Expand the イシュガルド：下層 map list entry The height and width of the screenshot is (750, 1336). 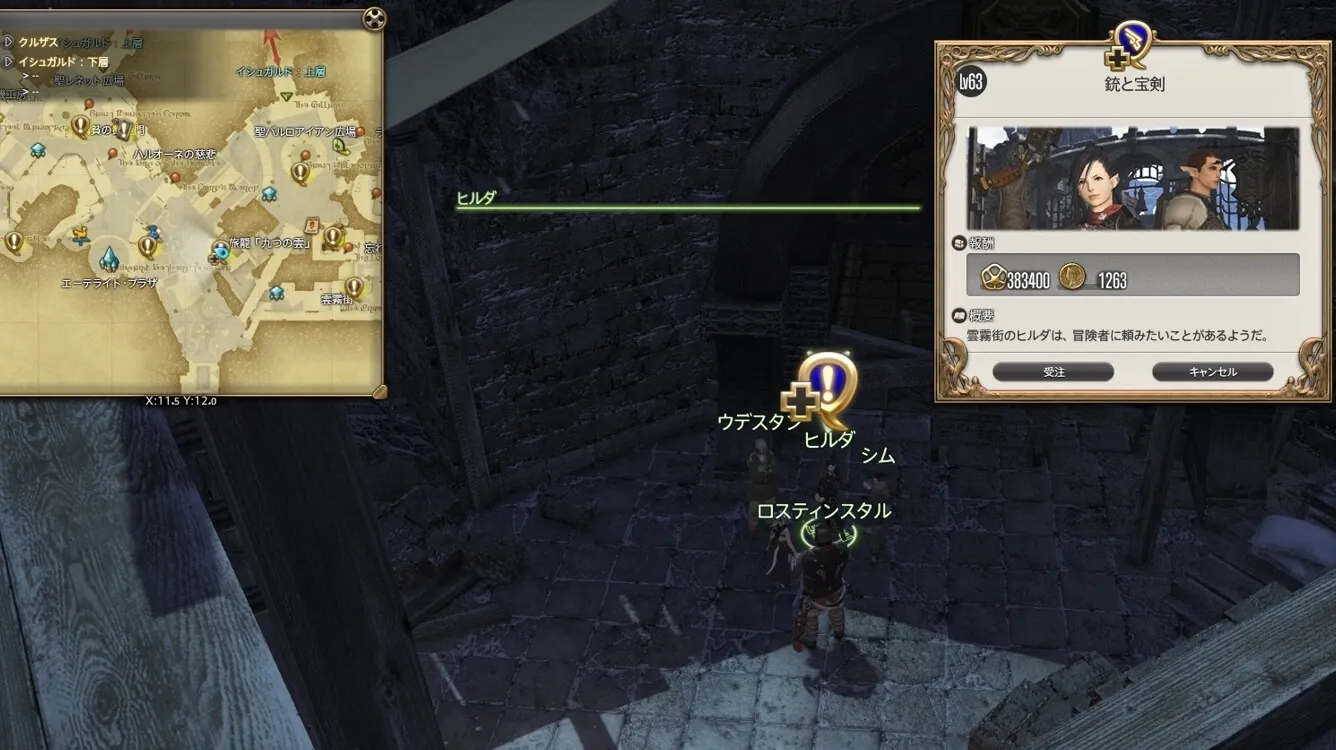[8, 62]
